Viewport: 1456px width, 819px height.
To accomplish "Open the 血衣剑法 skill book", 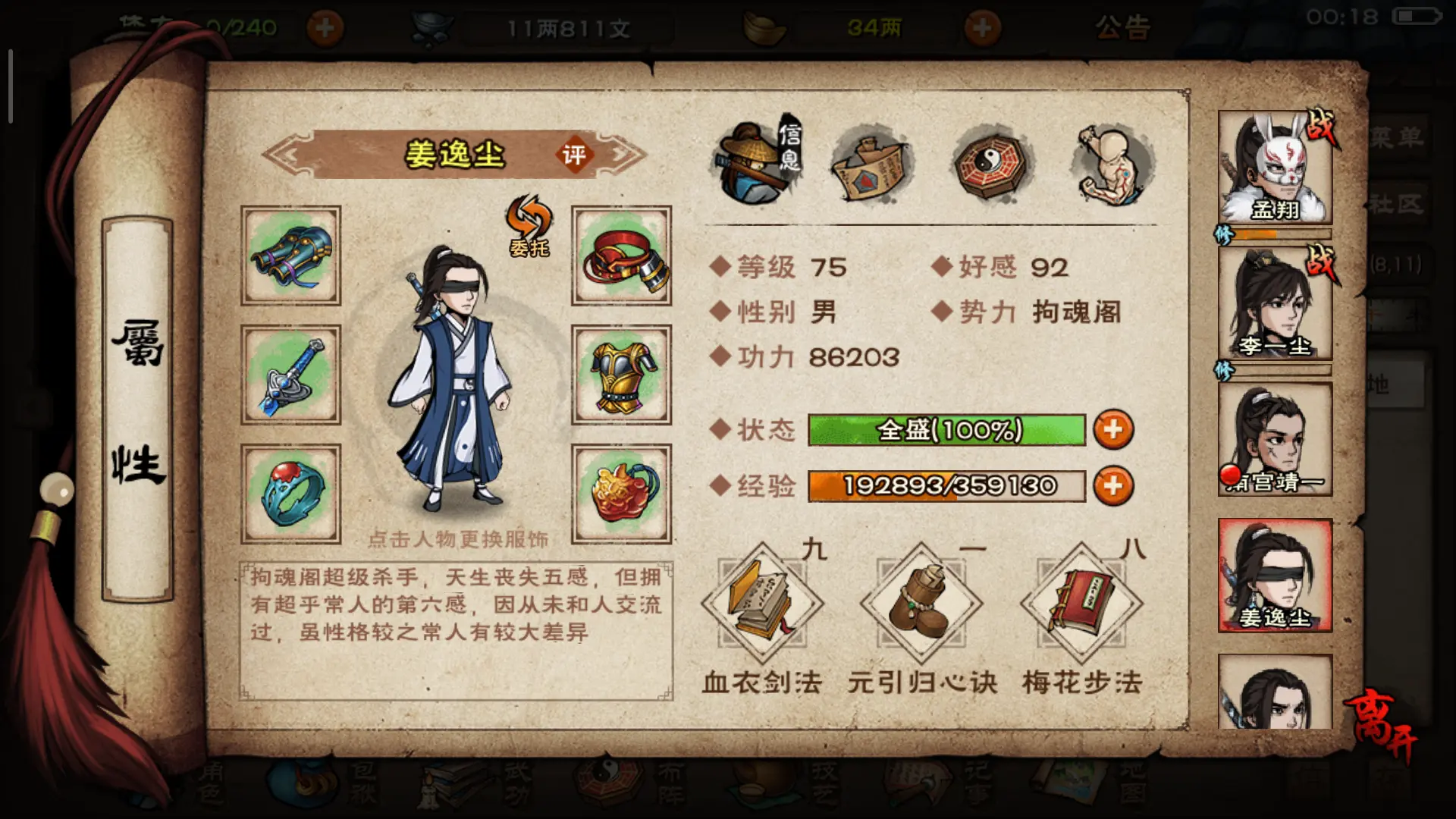I will (x=762, y=604).
